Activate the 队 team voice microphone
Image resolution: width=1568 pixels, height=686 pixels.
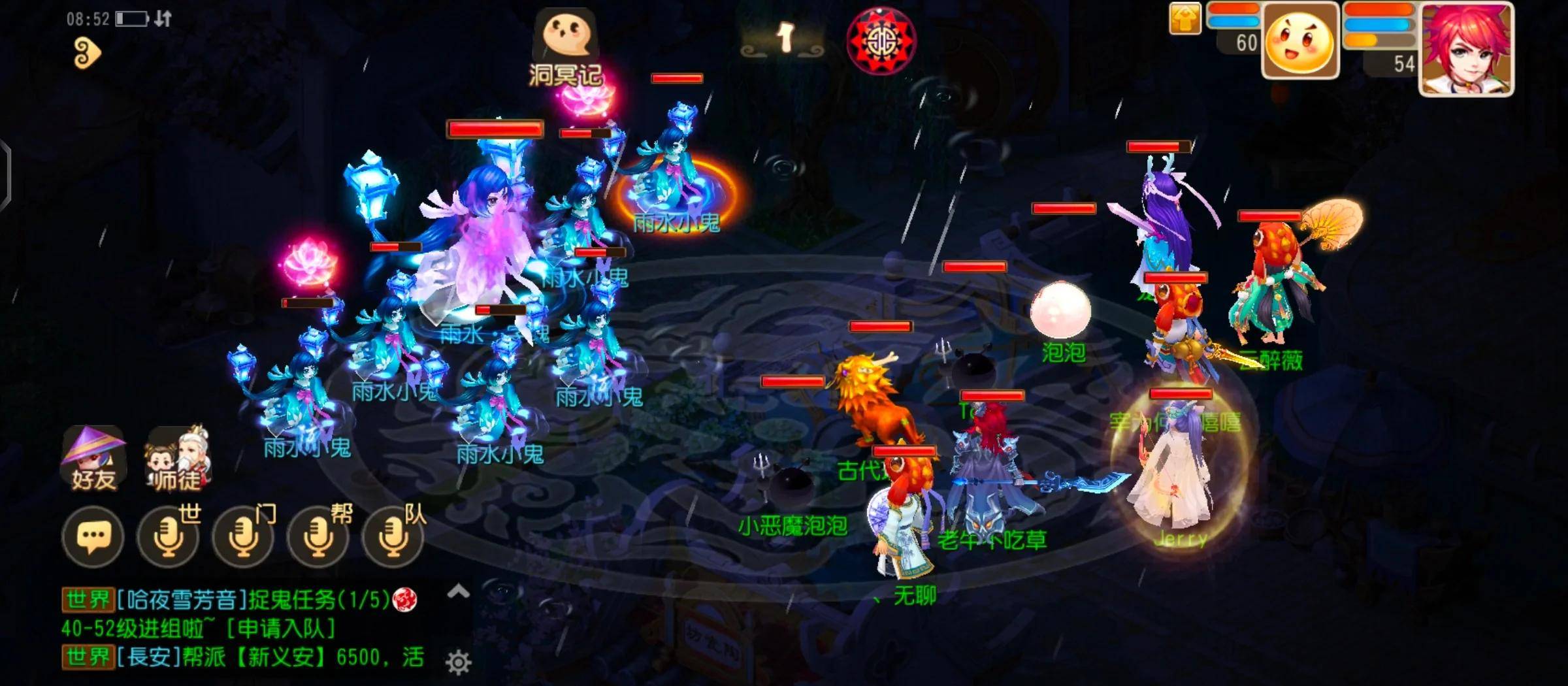[393, 537]
